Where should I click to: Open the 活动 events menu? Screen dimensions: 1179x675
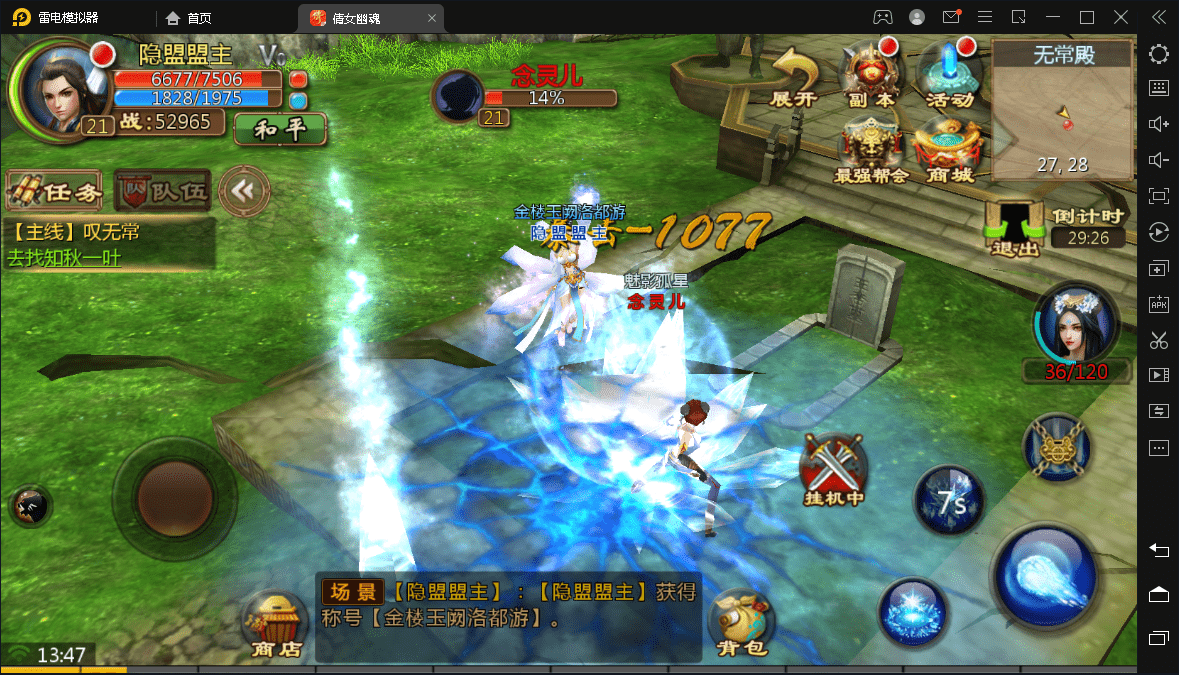[x=948, y=75]
